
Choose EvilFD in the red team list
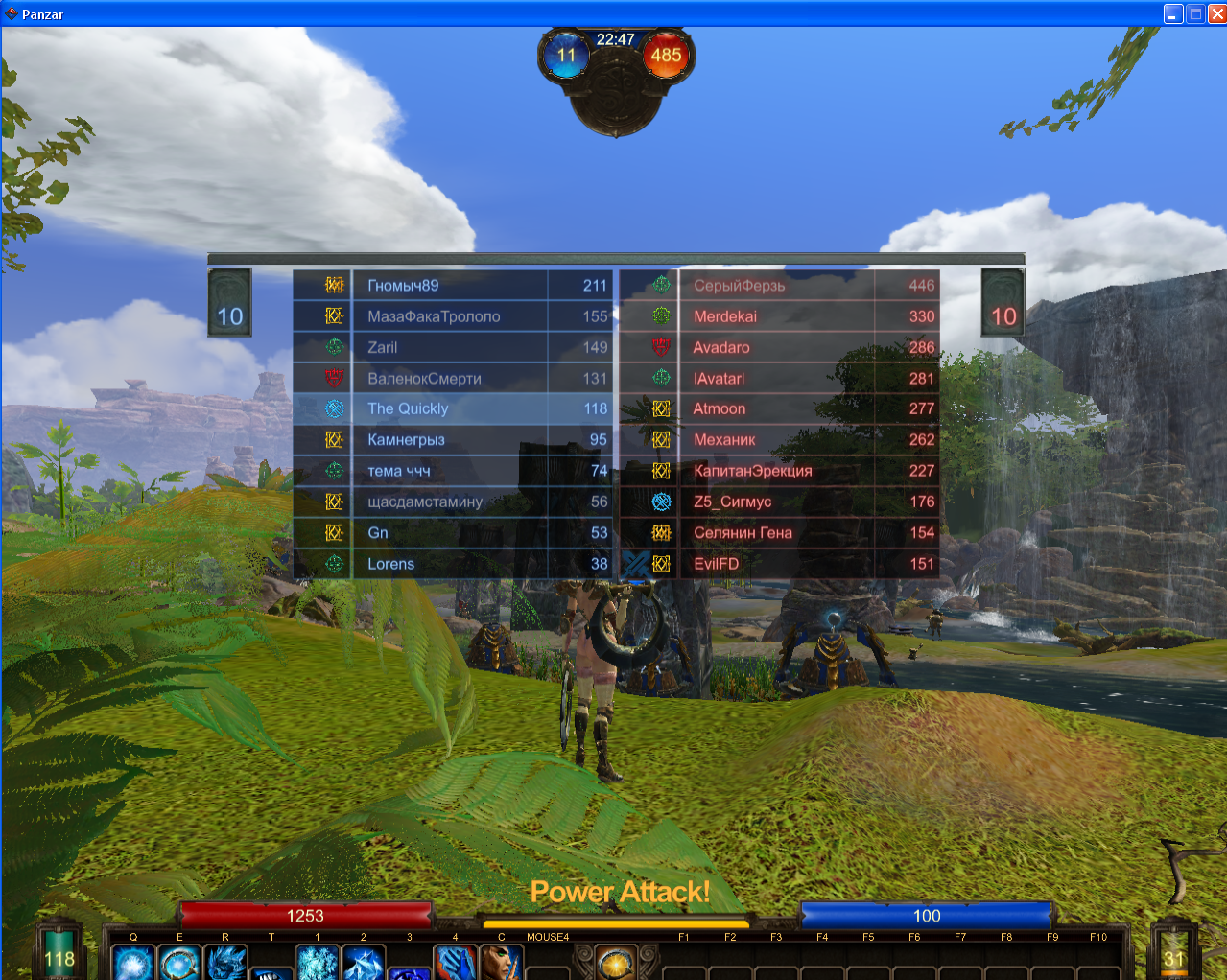click(x=717, y=564)
